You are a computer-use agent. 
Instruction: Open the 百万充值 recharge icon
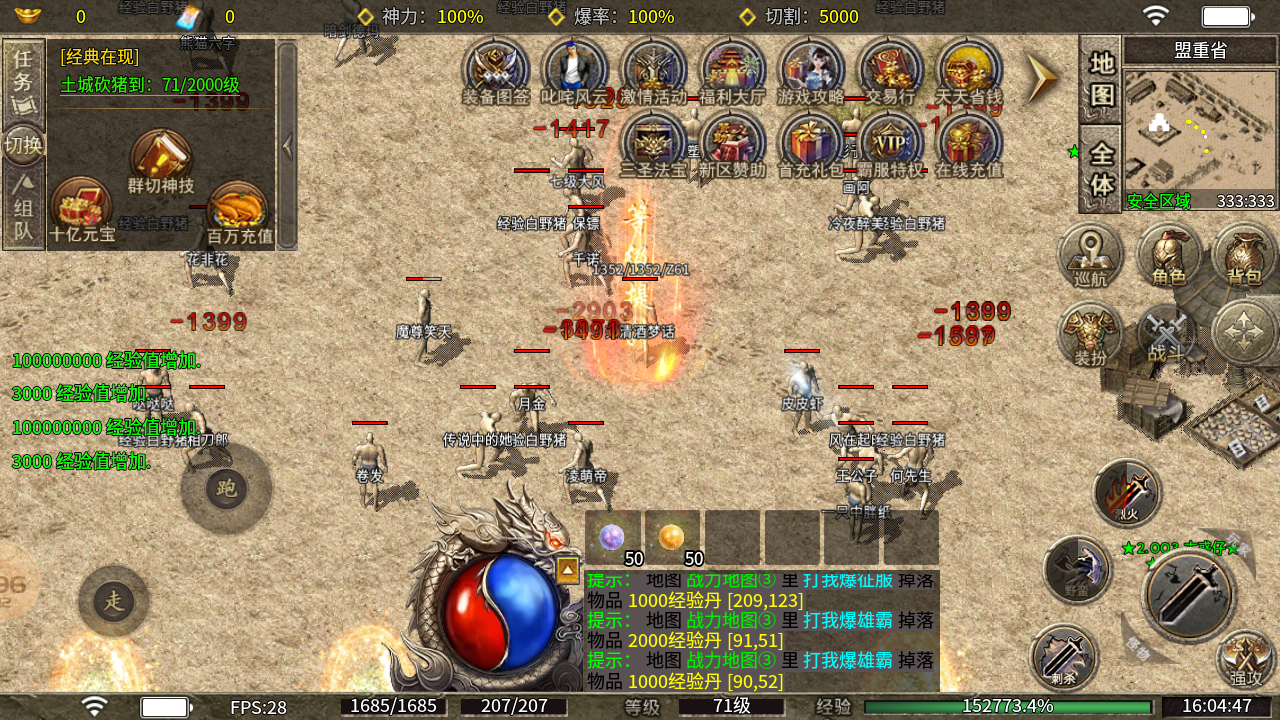pos(238,212)
